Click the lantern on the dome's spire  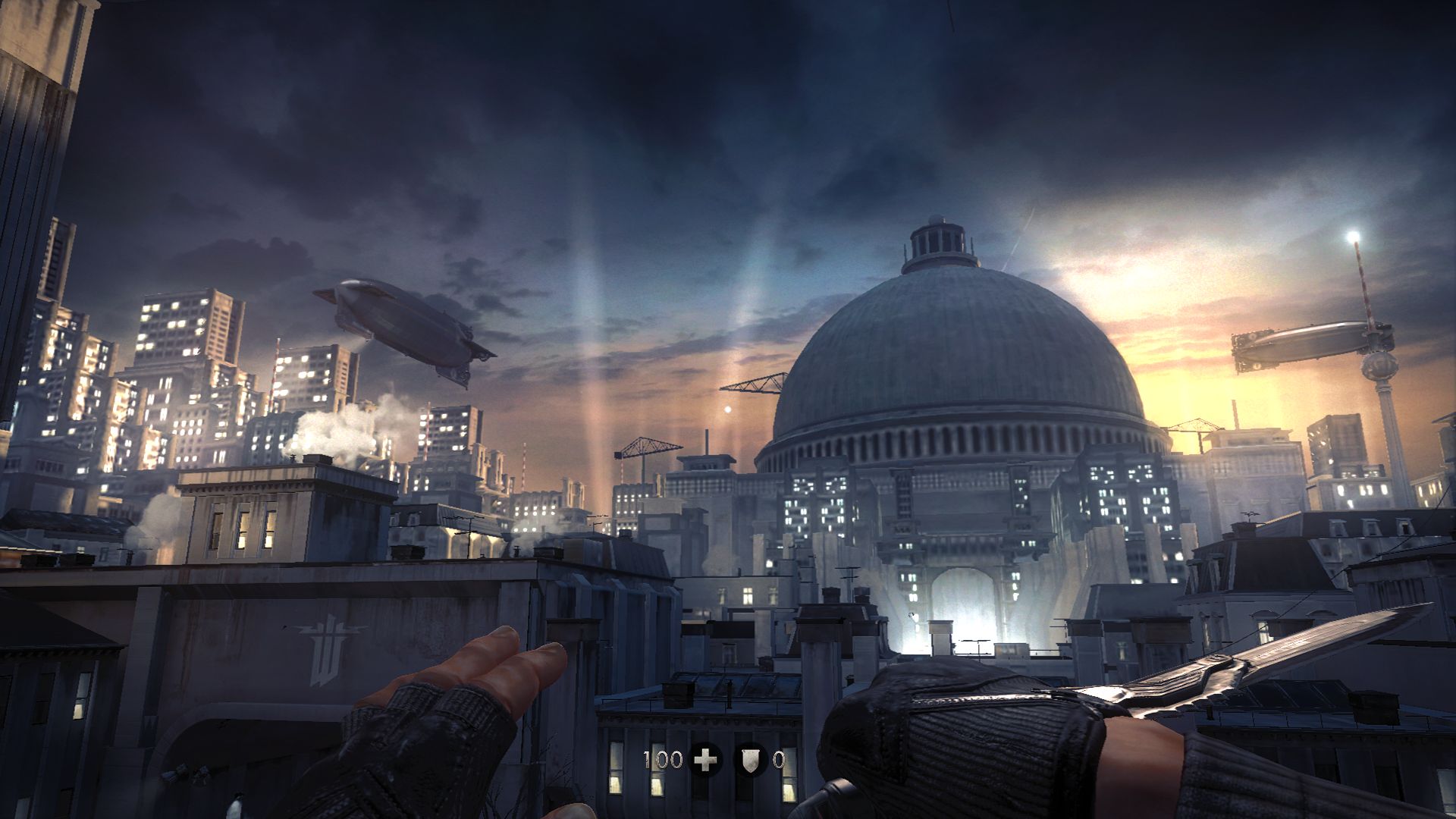935,221
